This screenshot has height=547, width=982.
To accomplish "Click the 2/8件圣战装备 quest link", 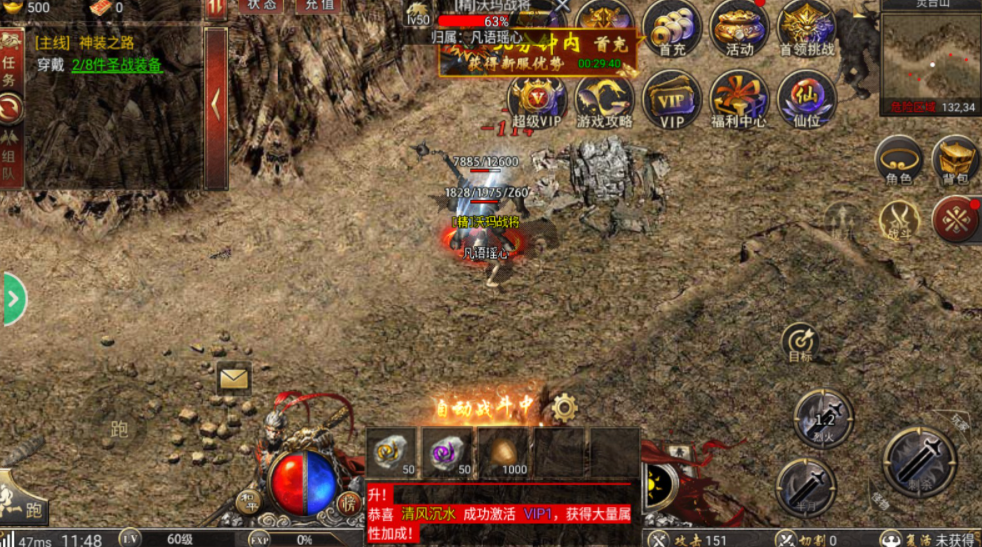I will tap(116, 65).
